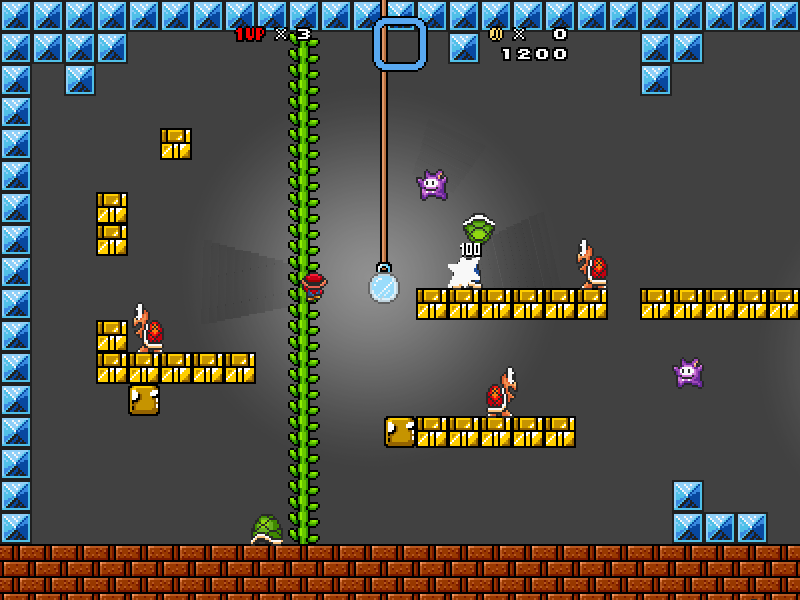The height and width of the screenshot is (600, 800).
Task: Select the empty reserve item box
Action: (400, 44)
